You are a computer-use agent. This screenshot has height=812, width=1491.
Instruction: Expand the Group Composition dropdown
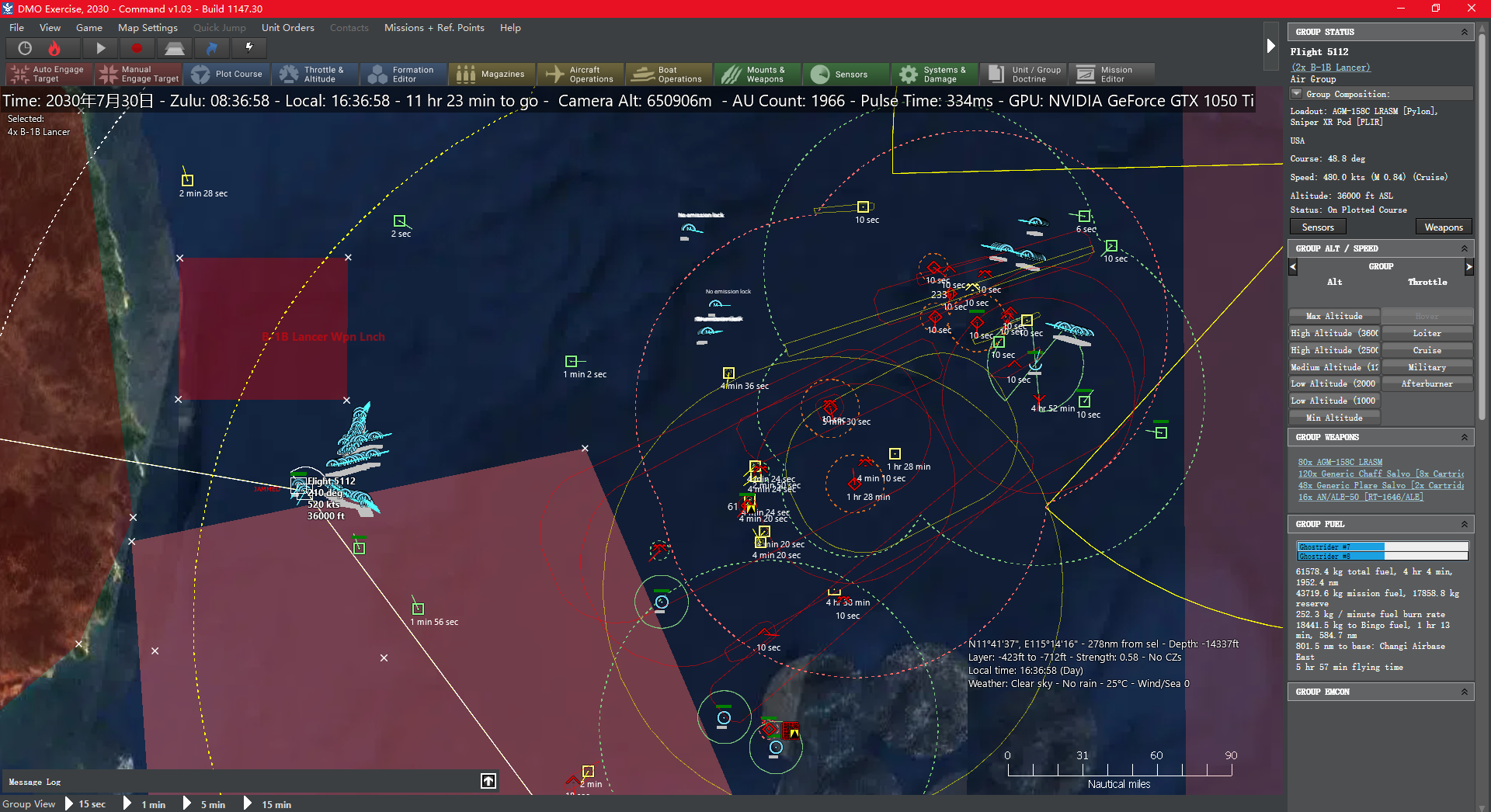point(1296,93)
